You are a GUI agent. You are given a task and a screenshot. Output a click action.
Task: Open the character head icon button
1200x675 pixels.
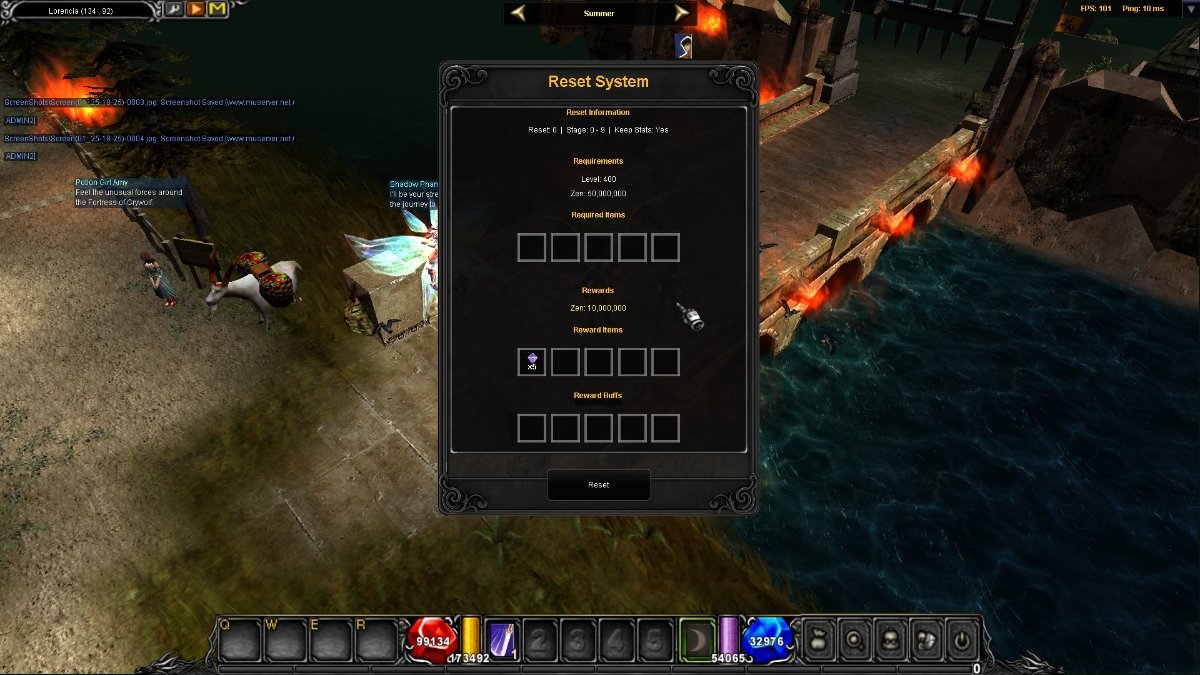[889, 640]
